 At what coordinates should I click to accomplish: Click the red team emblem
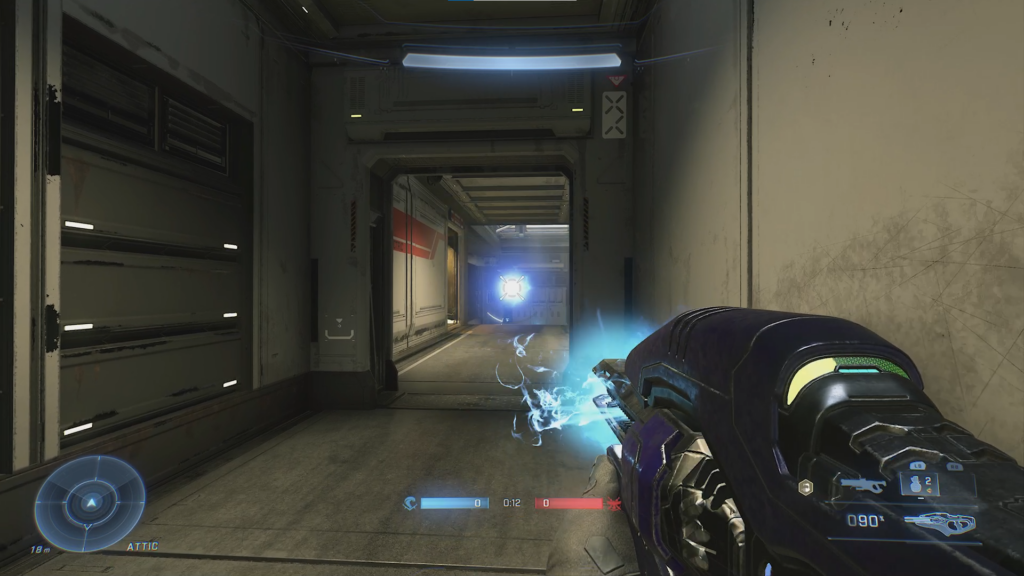614,503
